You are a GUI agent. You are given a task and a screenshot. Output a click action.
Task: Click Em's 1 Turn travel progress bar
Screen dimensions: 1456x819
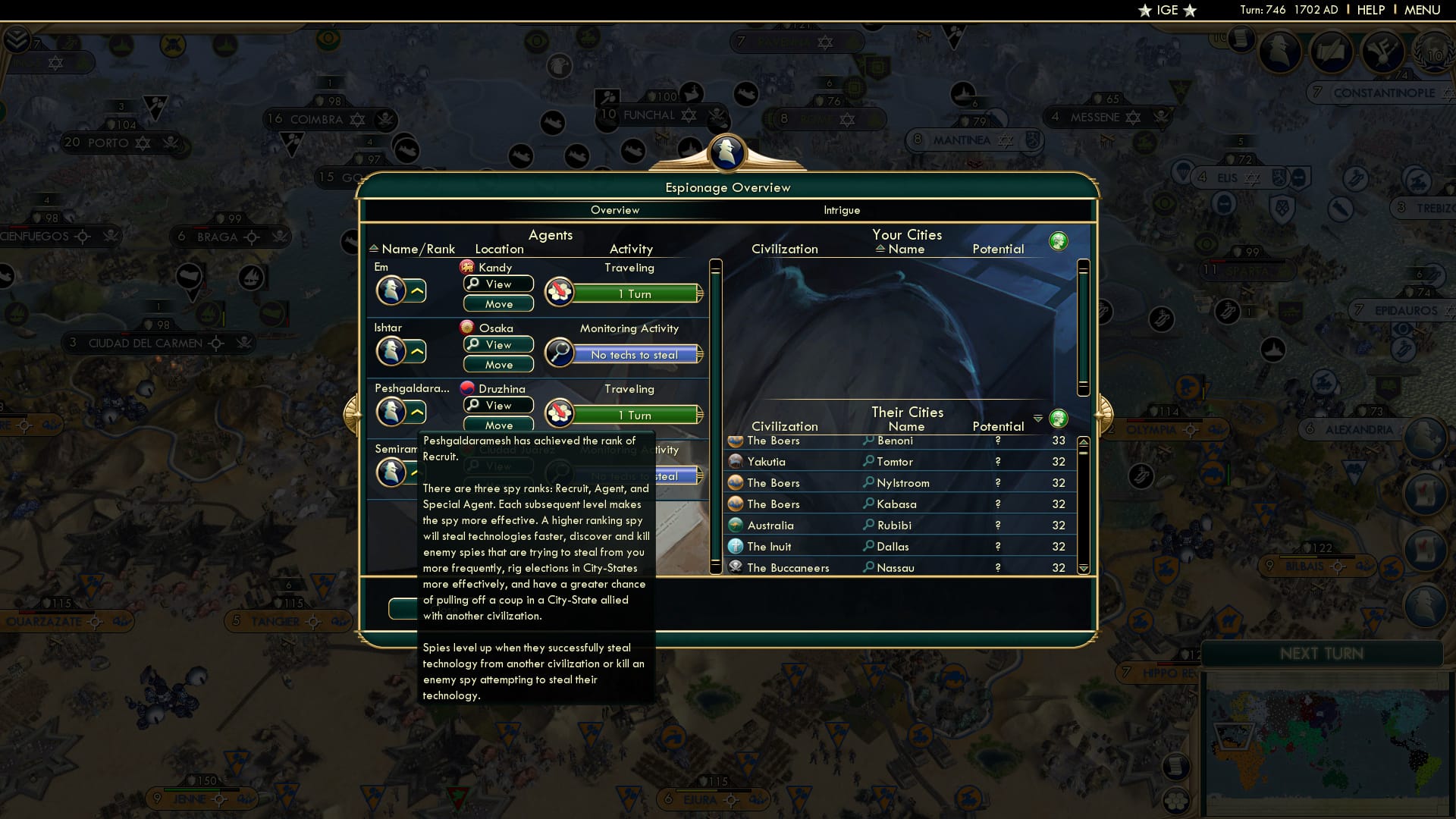[x=635, y=294]
